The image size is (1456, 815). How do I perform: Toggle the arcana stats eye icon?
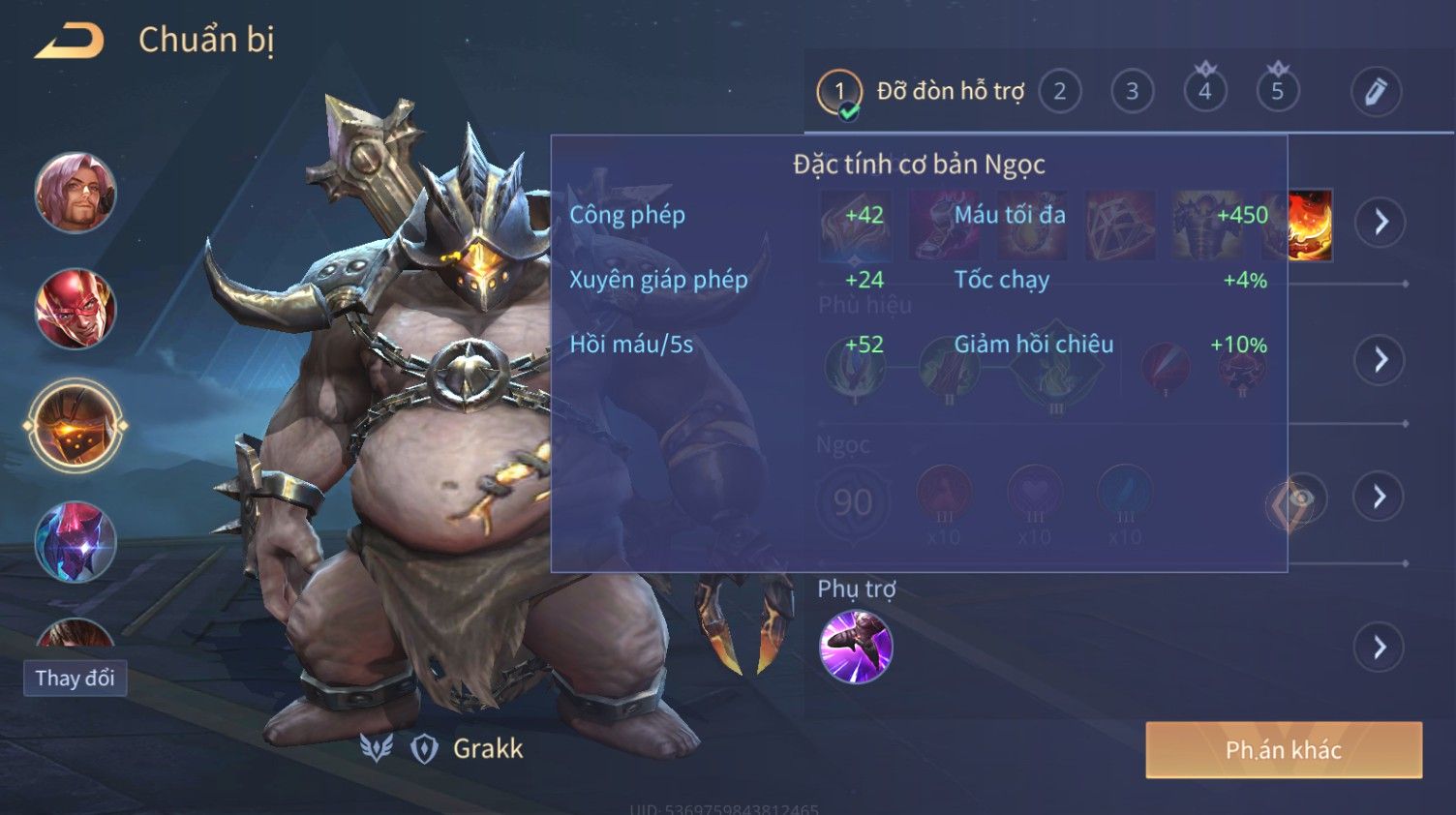[1297, 500]
